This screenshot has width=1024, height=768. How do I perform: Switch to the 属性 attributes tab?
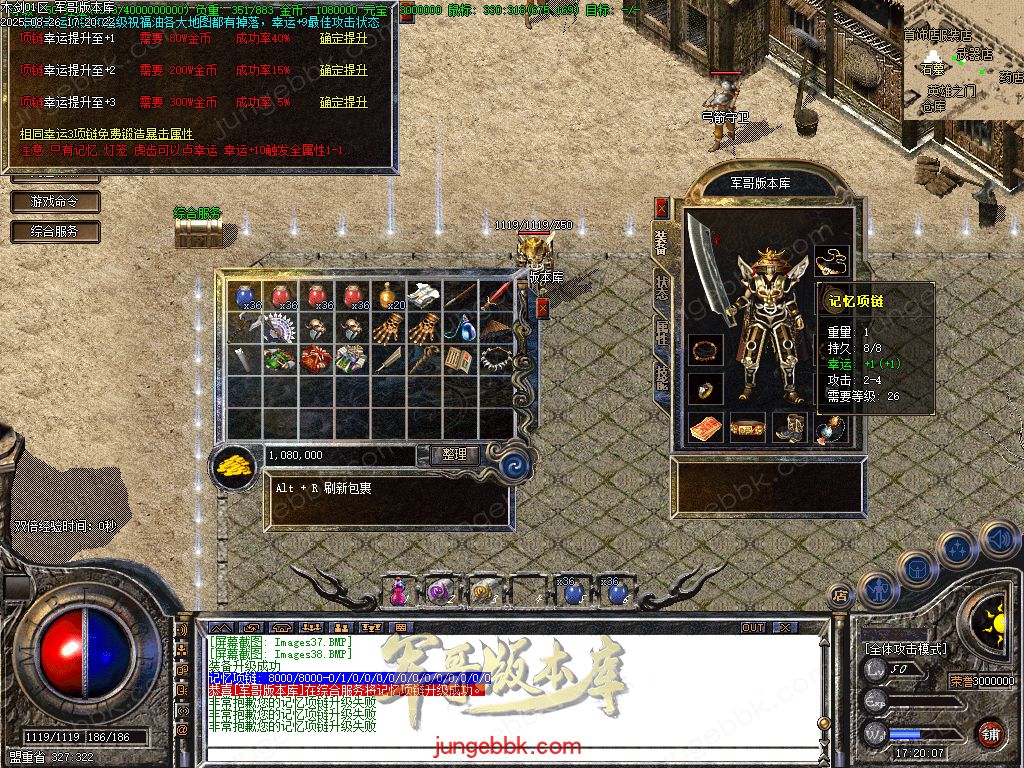(661, 332)
